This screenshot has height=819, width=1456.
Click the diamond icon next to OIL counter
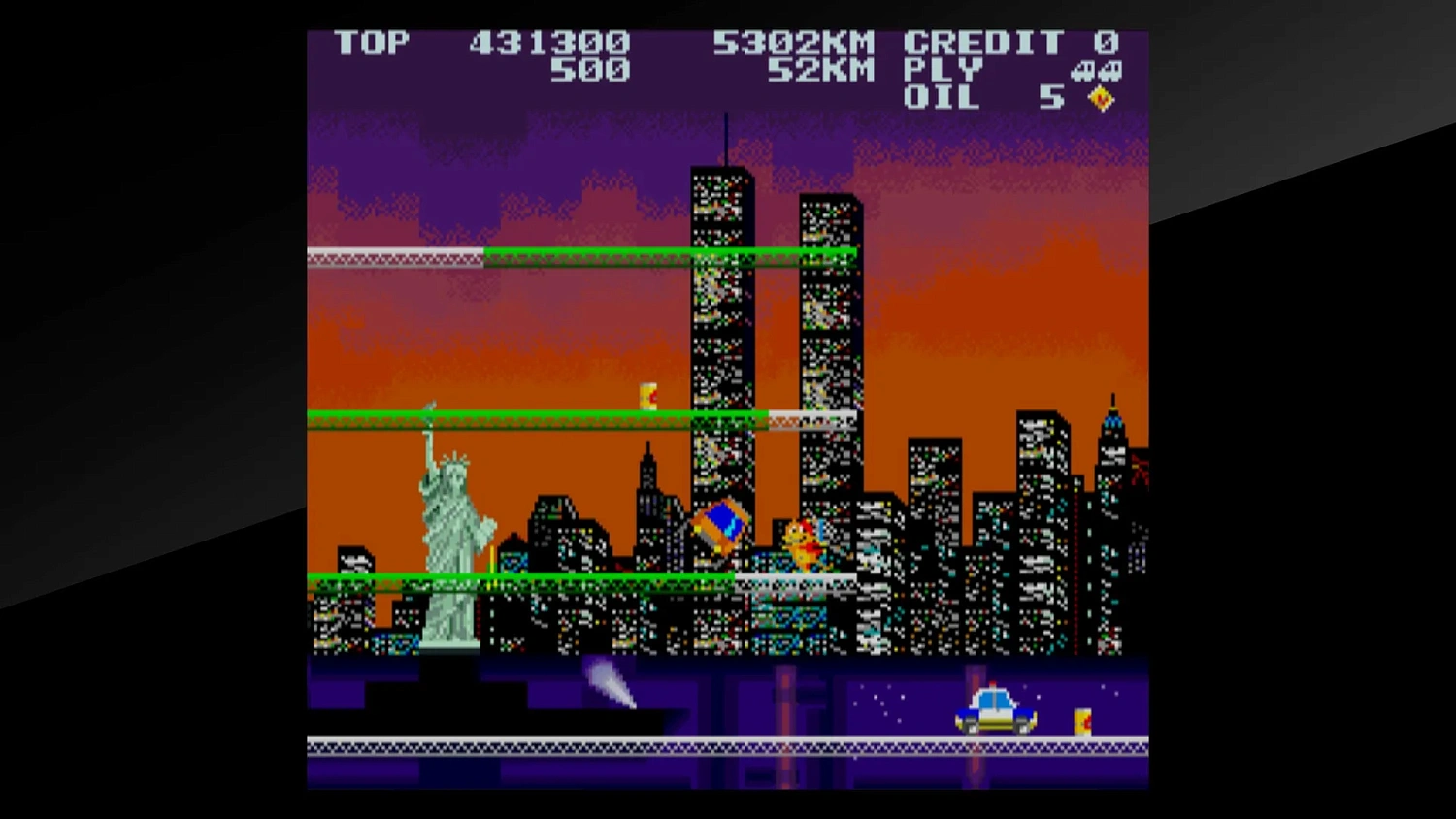(1102, 96)
